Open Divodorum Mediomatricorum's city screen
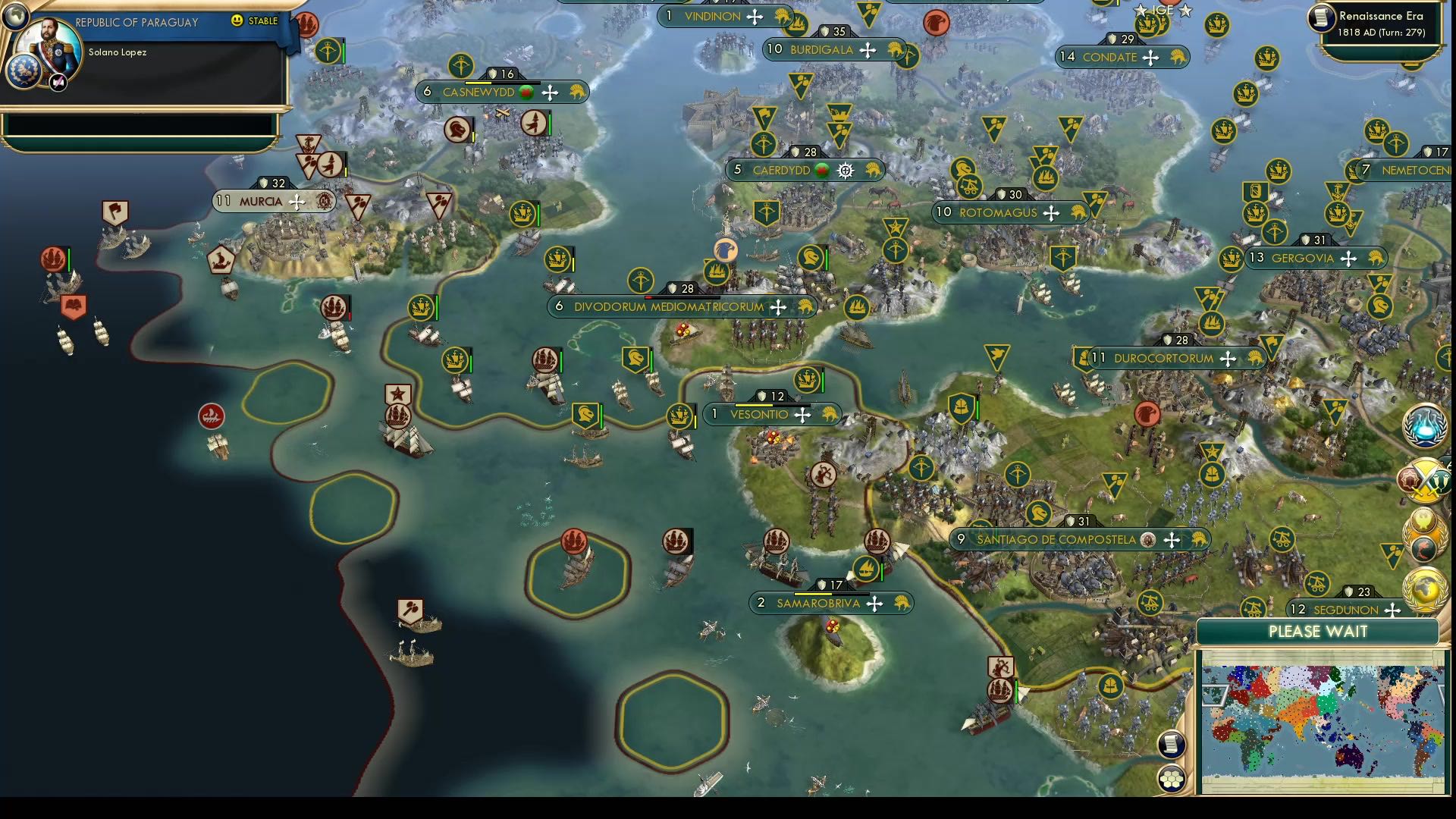The image size is (1456, 819). click(x=680, y=307)
